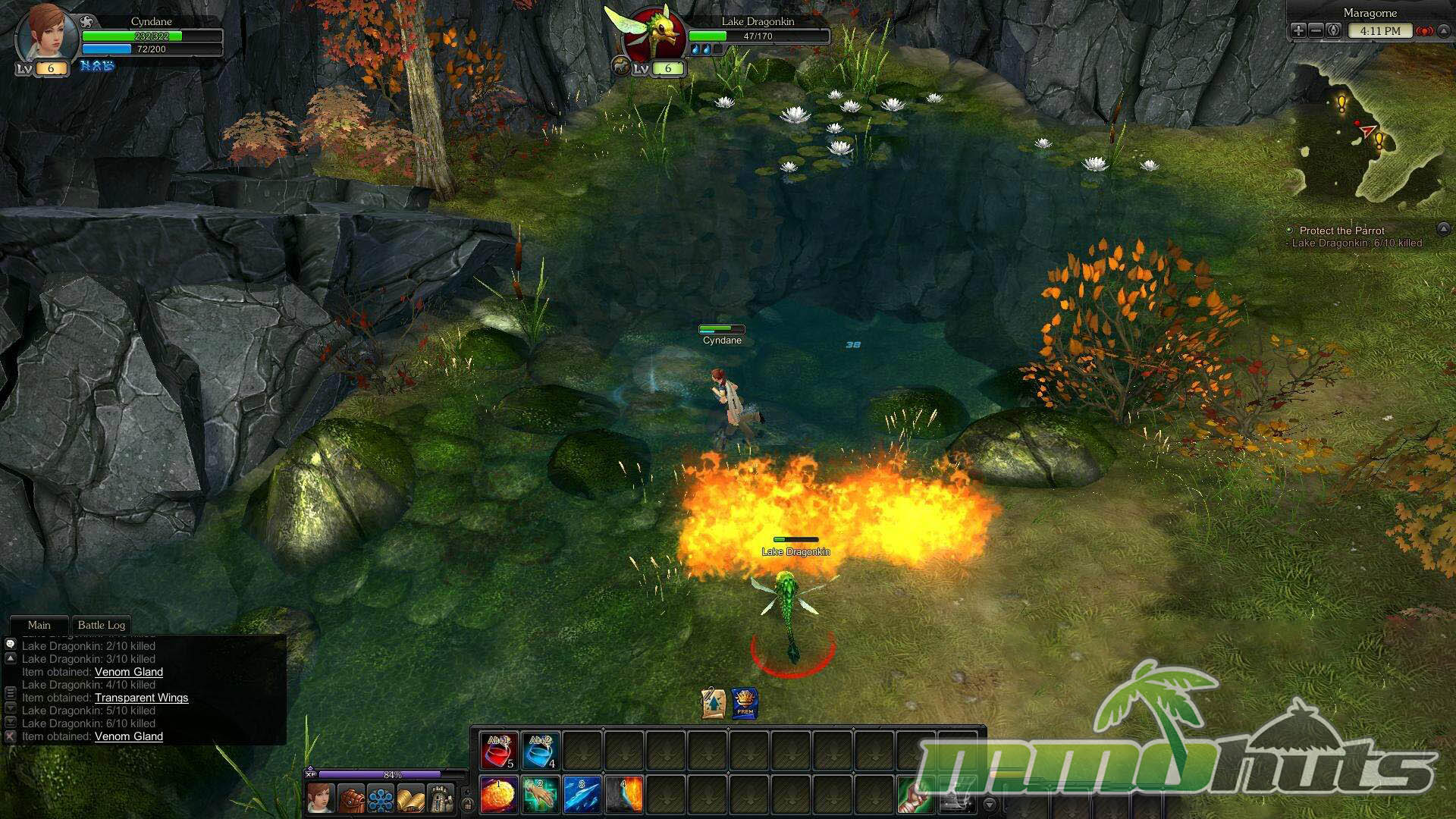The width and height of the screenshot is (1456, 819).
Task: Click the PREM premium crown icon
Action: [745, 703]
